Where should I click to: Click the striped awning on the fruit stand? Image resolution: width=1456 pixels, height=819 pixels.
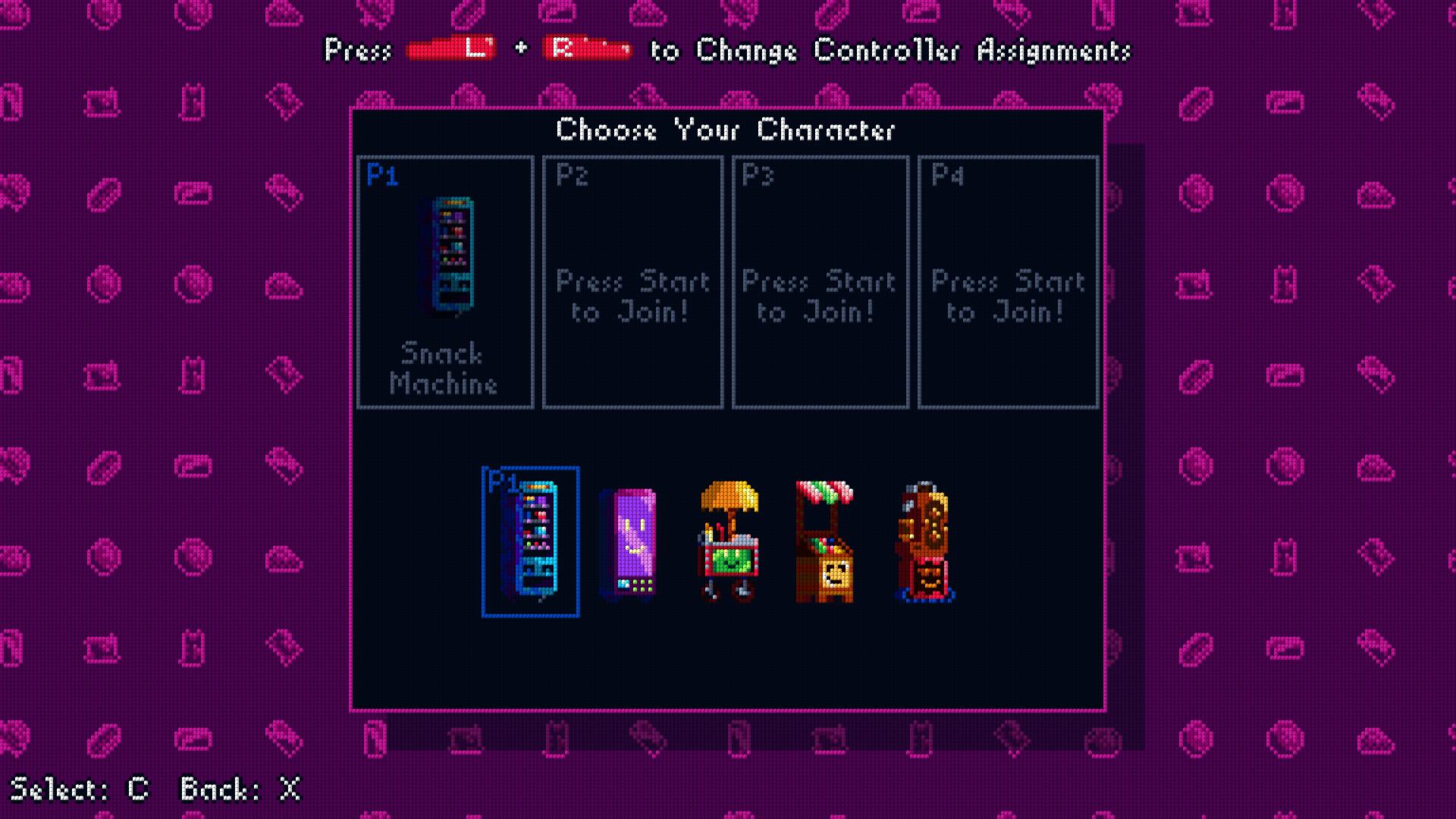824,493
